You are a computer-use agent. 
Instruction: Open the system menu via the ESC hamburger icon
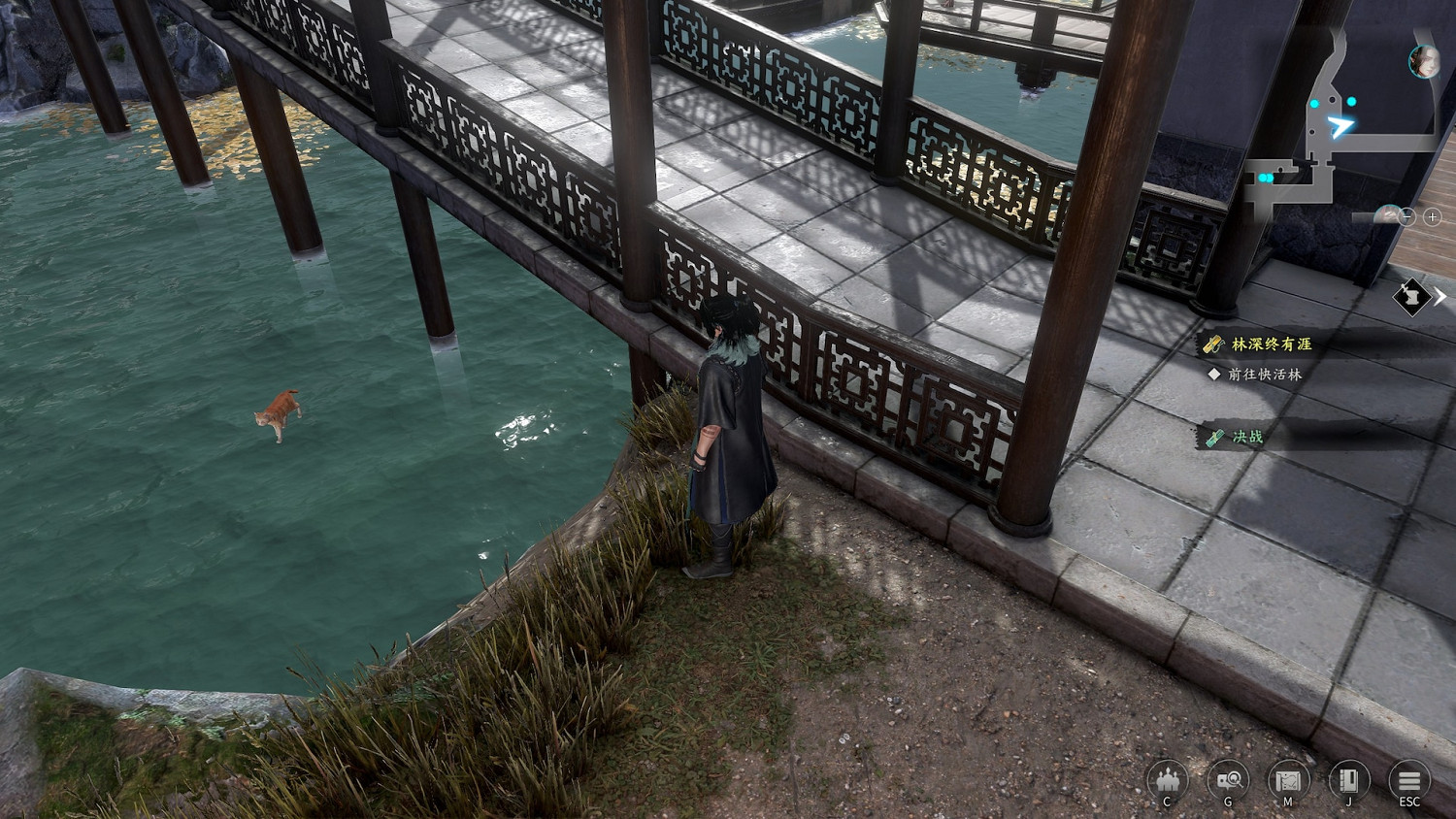point(1407,781)
